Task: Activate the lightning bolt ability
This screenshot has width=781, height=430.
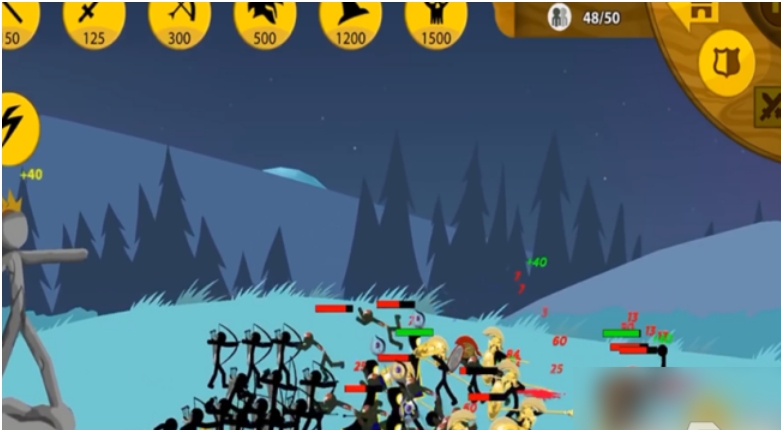Action: click(x=16, y=127)
